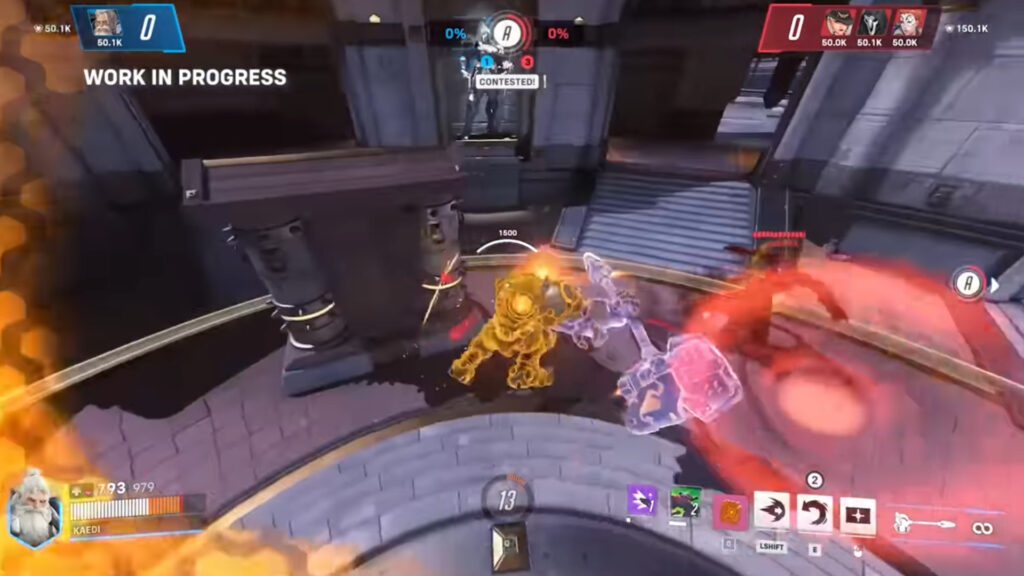Select the blue team's Reinhardt portrait
The width and height of the screenshot is (1024, 576).
click(x=107, y=23)
